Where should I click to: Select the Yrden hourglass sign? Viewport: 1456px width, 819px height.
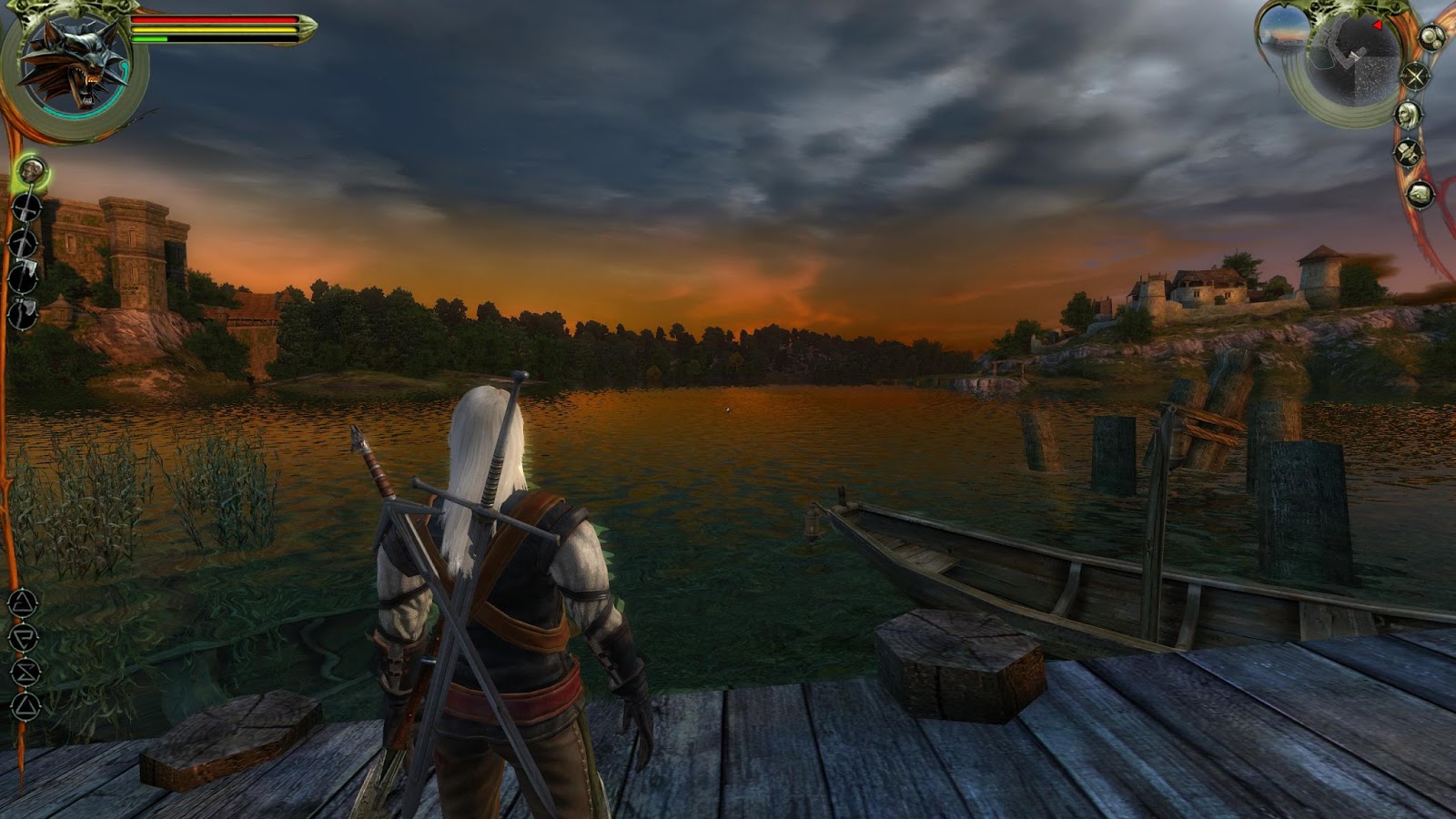[24, 672]
